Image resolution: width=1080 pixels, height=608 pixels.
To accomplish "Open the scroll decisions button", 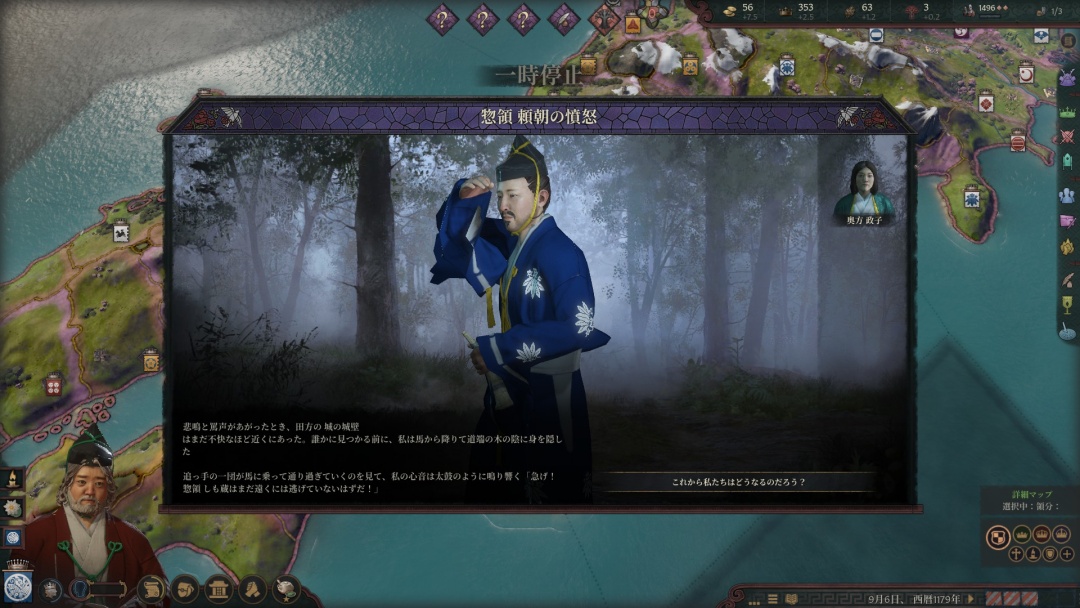I will coord(152,589).
